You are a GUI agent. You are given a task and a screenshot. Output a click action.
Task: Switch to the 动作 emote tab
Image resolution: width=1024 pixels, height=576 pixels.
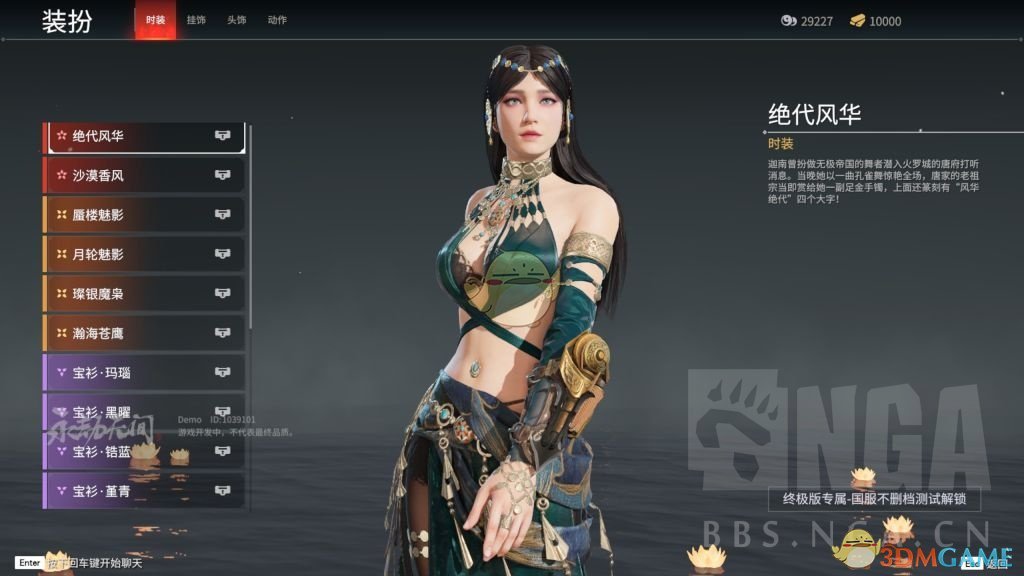277,20
